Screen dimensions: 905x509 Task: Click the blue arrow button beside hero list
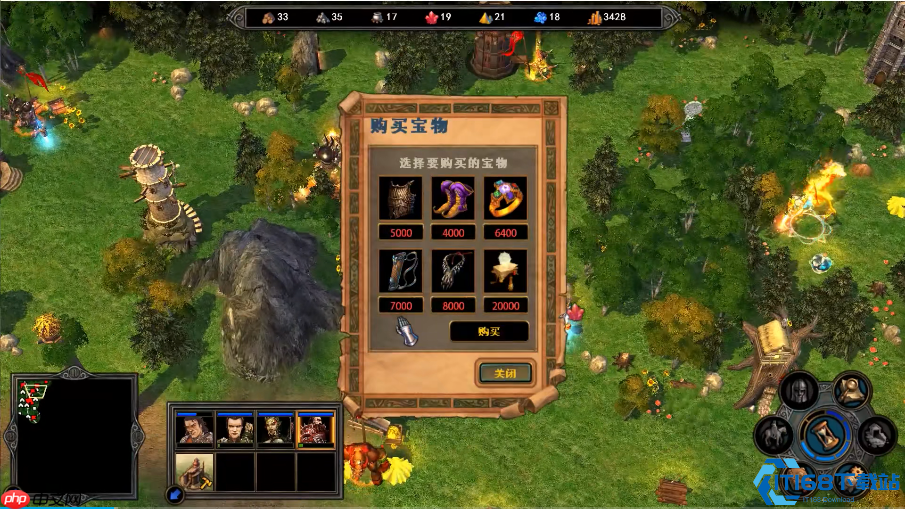pyautogui.click(x=174, y=493)
